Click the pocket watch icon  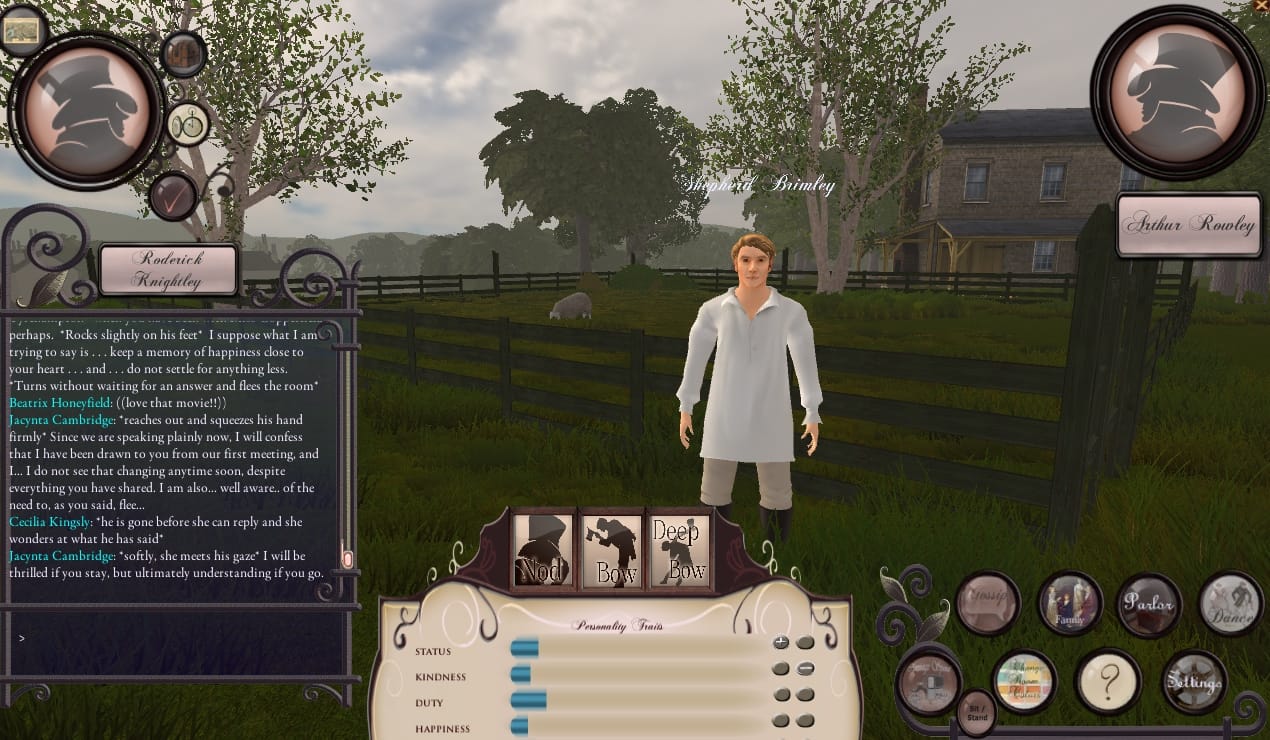click(187, 125)
